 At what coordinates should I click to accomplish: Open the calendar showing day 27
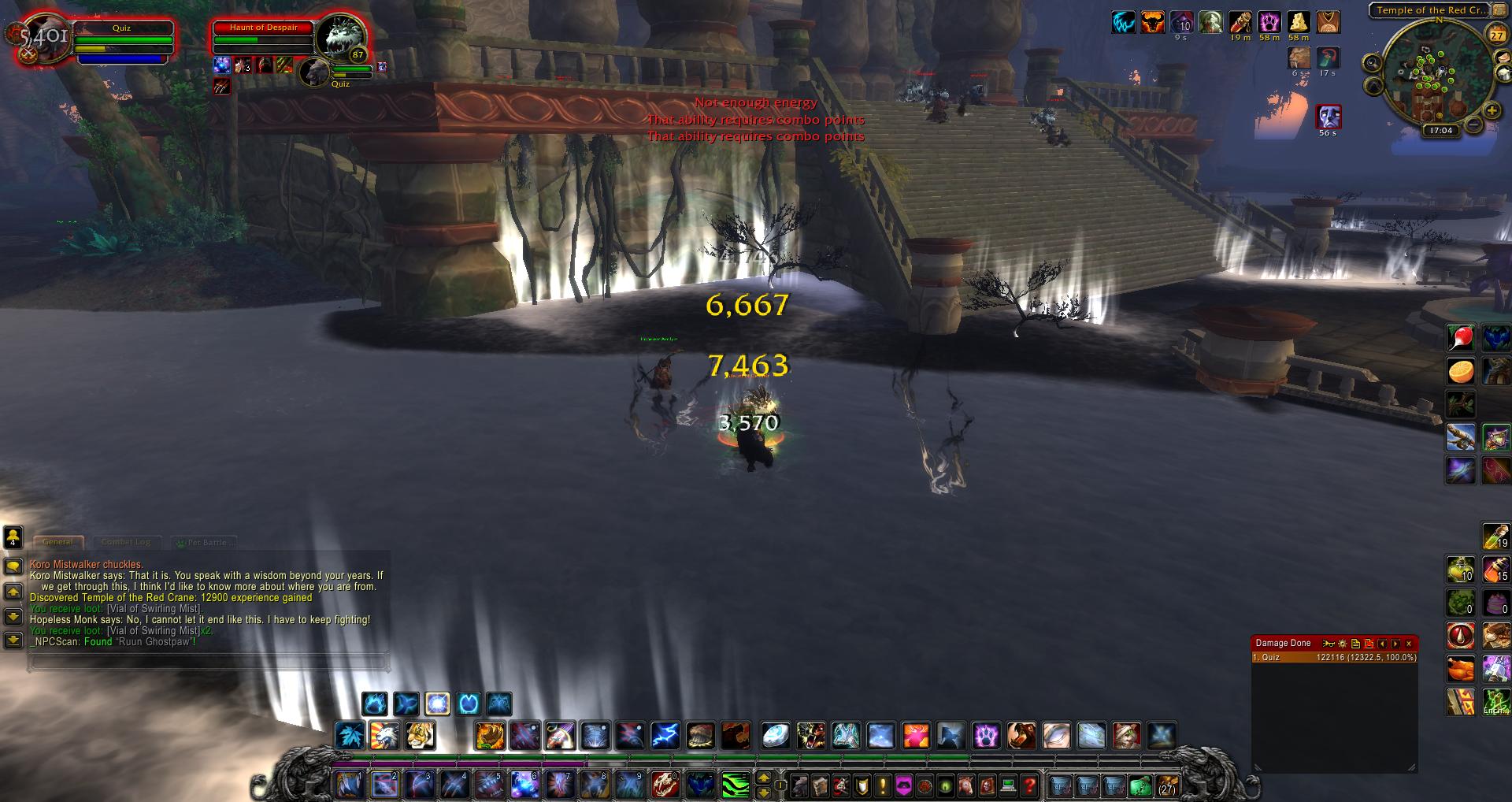(x=1496, y=35)
